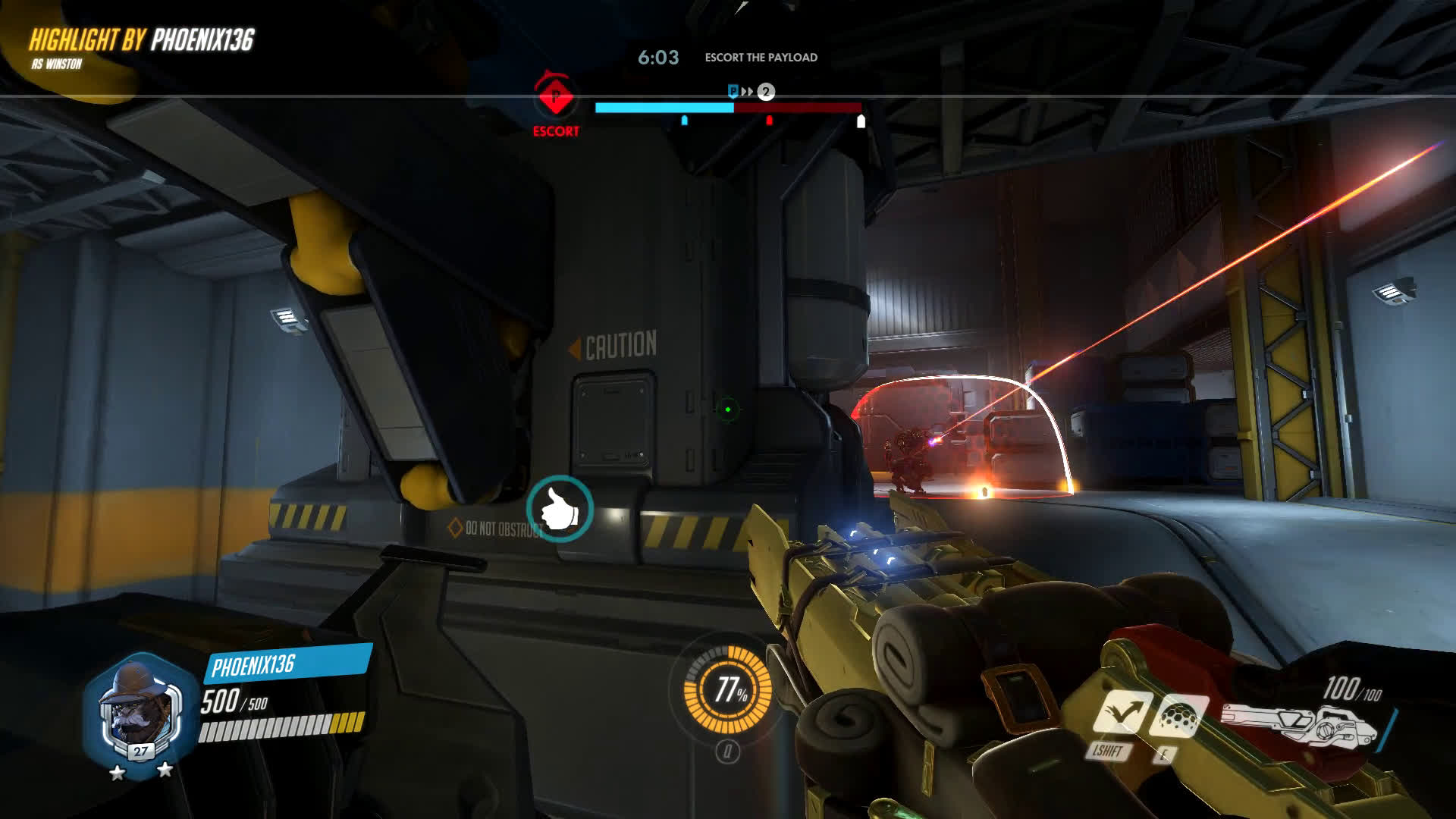Activate Winston's Jump Pack ability
The image size is (1456, 819).
tap(1122, 713)
